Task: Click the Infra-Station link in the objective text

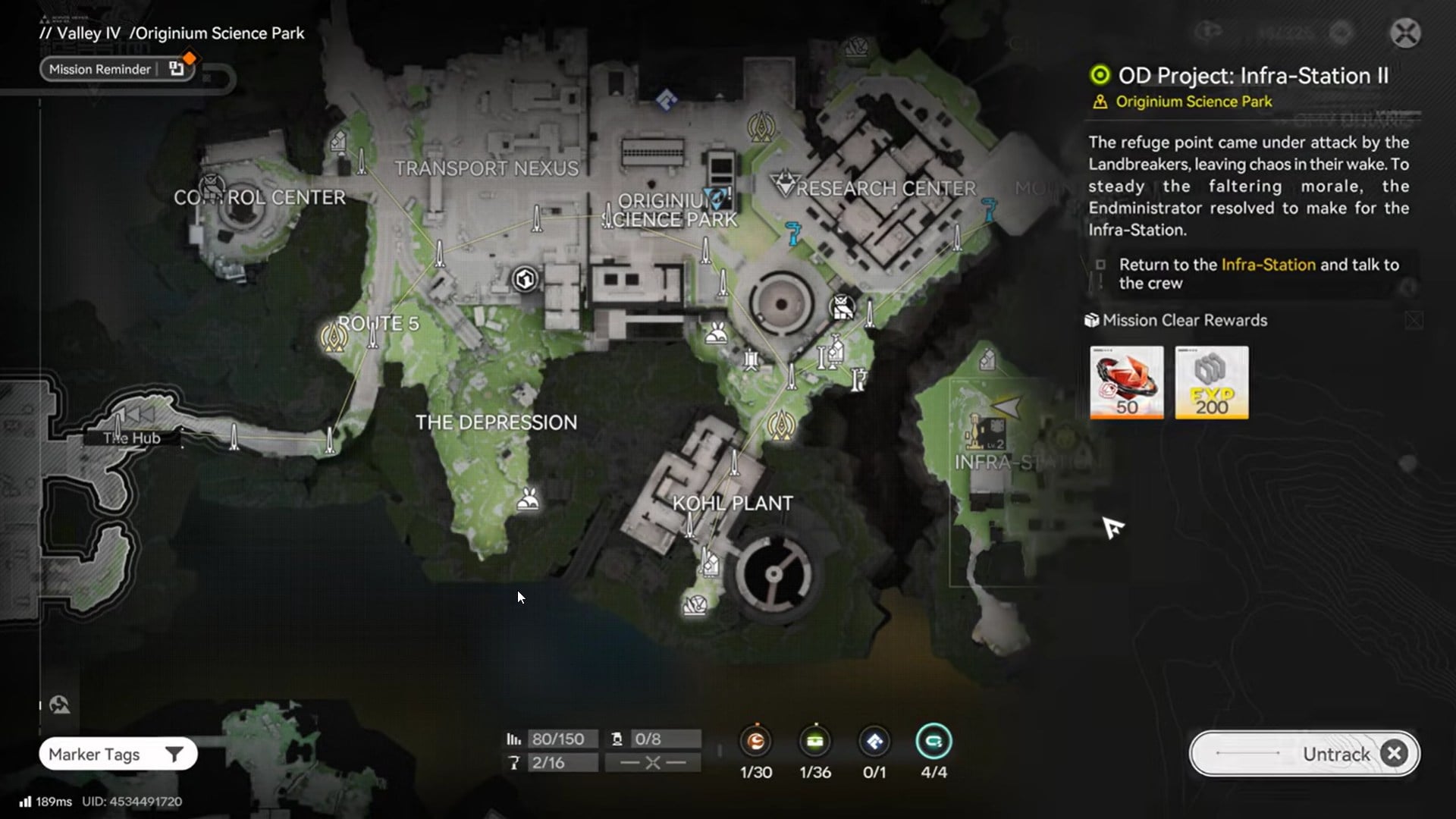Action: pyautogui.click(x=1267, y=265)
